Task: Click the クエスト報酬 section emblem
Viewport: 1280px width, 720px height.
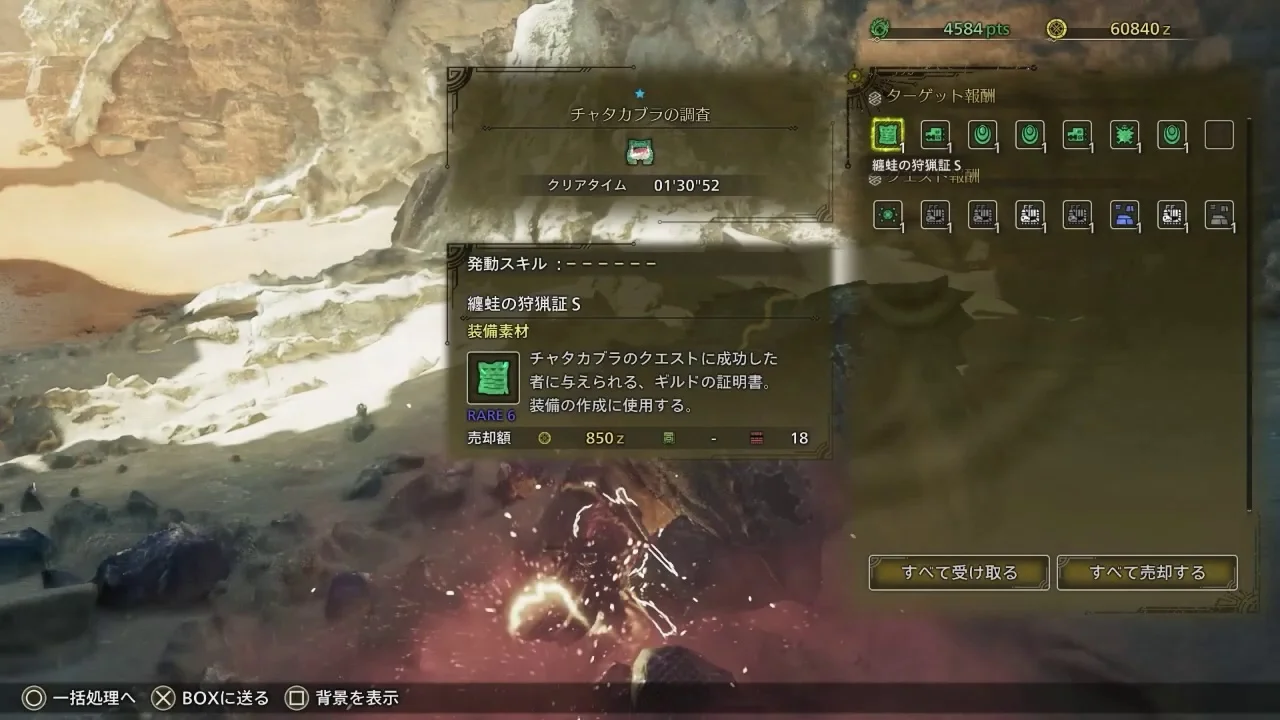Action: (875, 178)
